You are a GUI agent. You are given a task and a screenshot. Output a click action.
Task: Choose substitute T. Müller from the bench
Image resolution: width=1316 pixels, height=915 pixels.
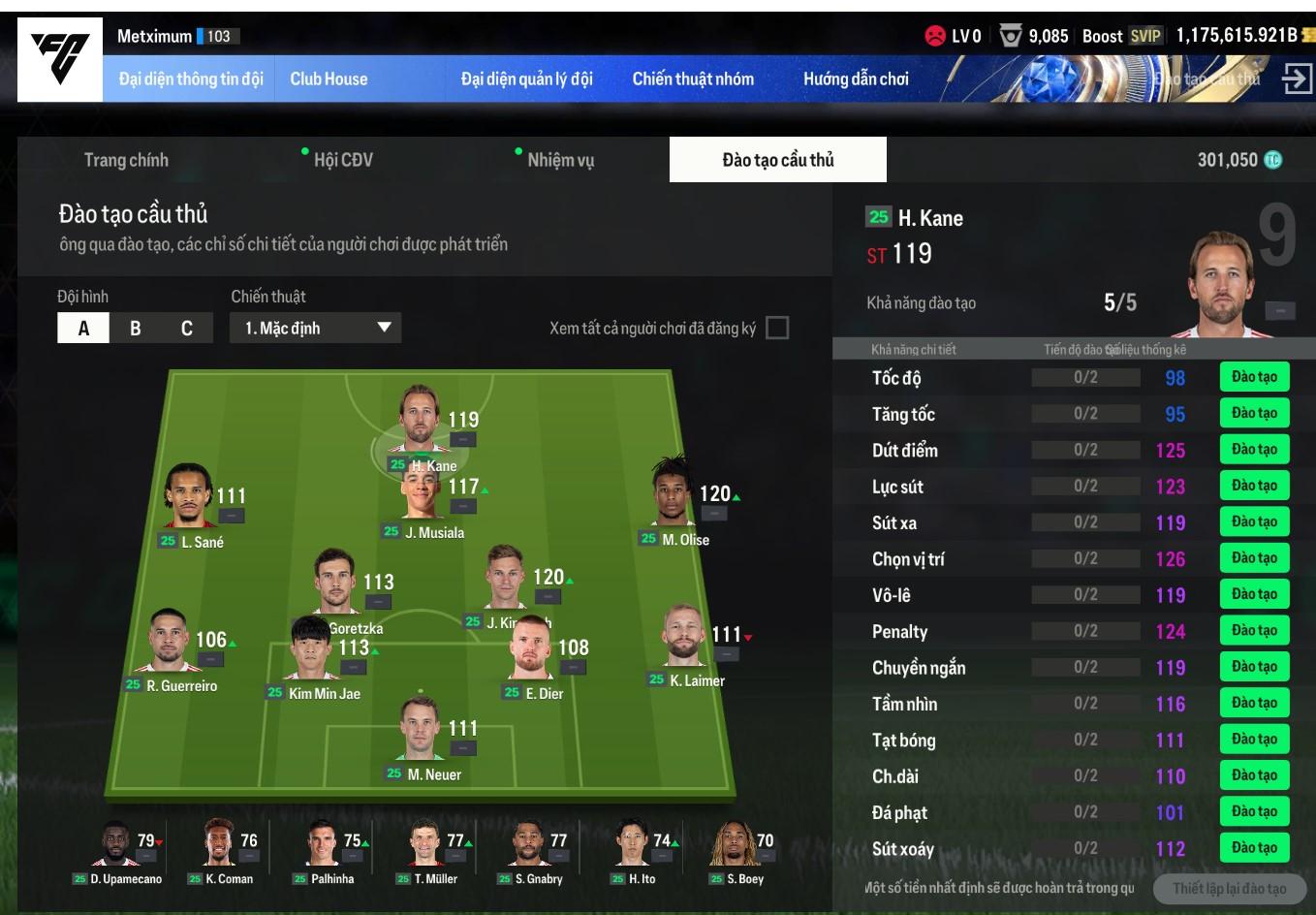point(426,850)
